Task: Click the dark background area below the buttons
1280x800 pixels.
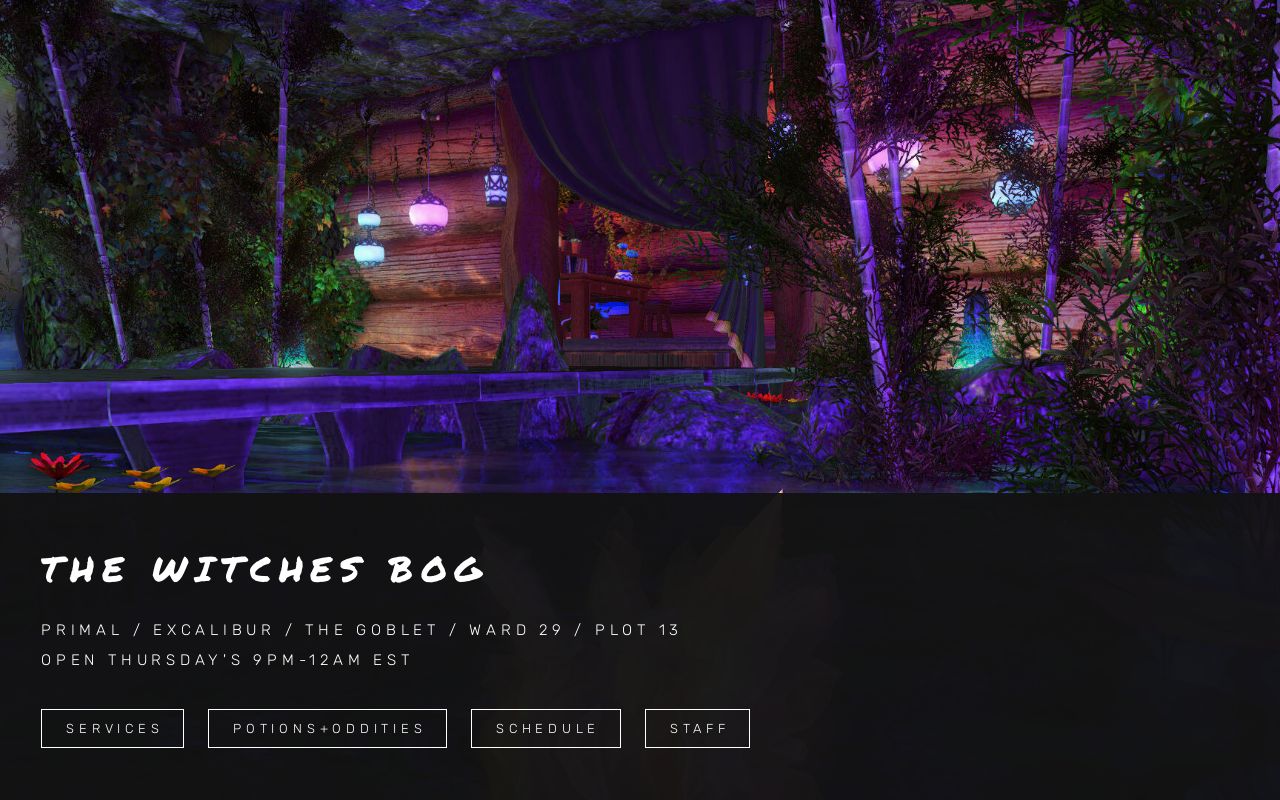Action: (640, 780)
